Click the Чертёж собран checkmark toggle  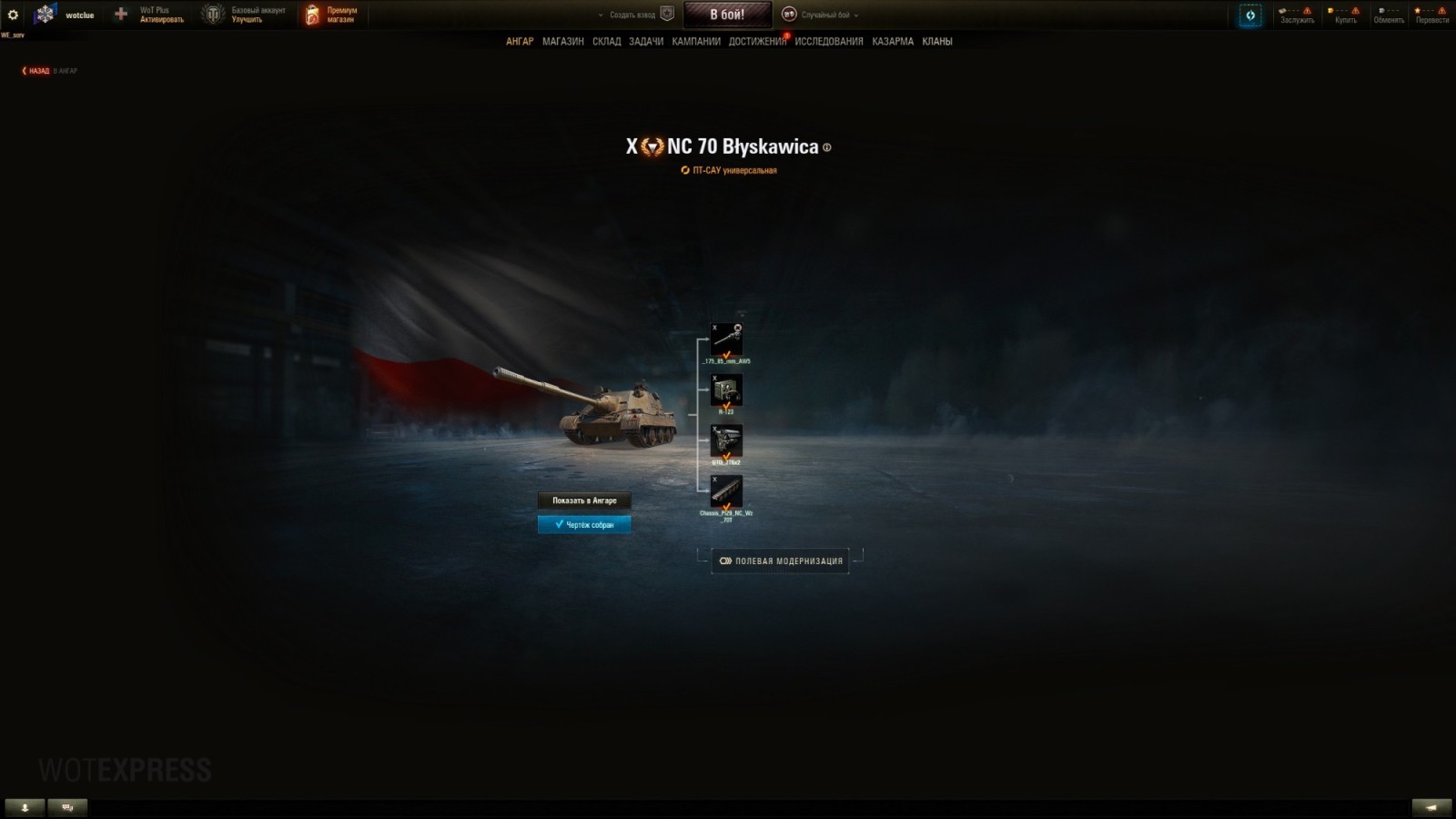point(583,524)
